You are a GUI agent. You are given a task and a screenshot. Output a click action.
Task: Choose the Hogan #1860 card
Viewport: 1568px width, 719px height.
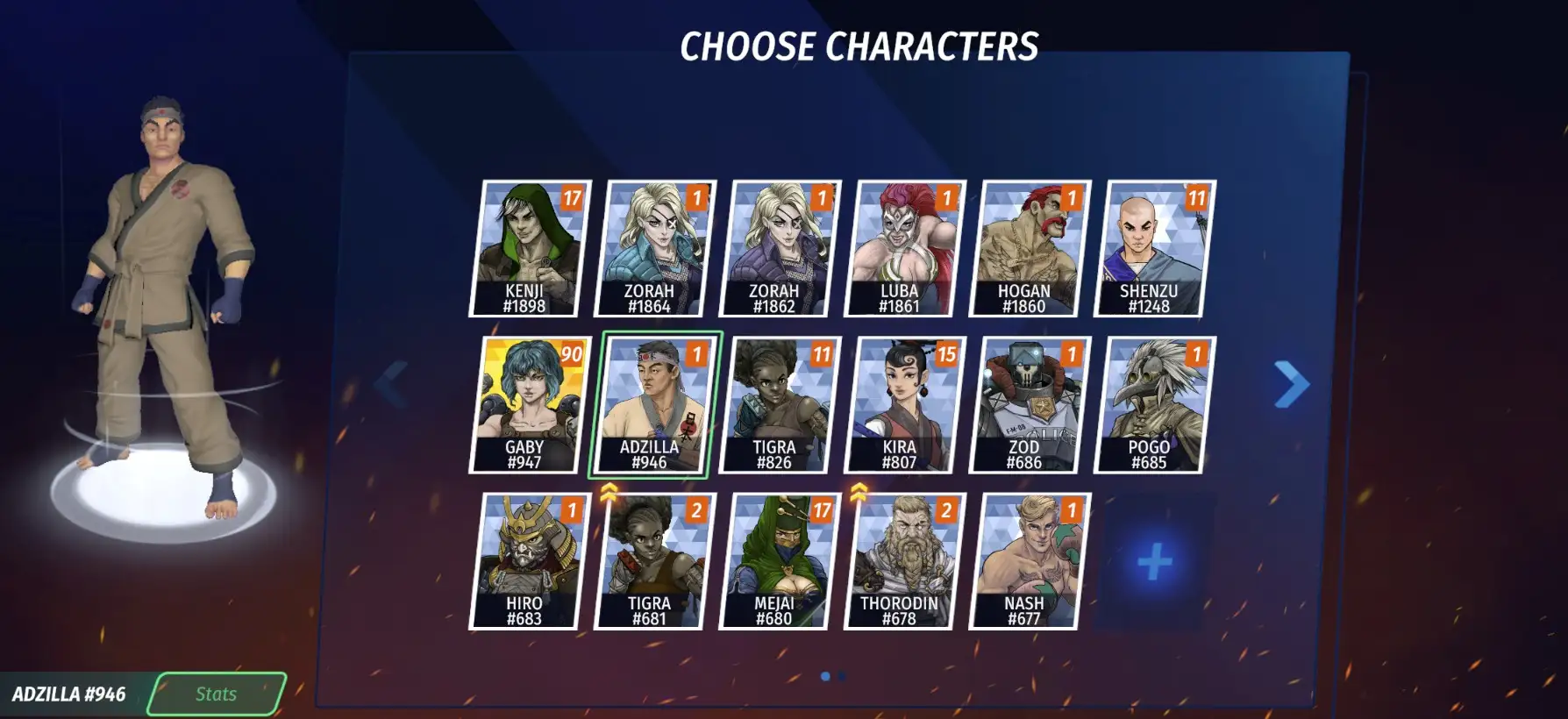(1030, 248)
